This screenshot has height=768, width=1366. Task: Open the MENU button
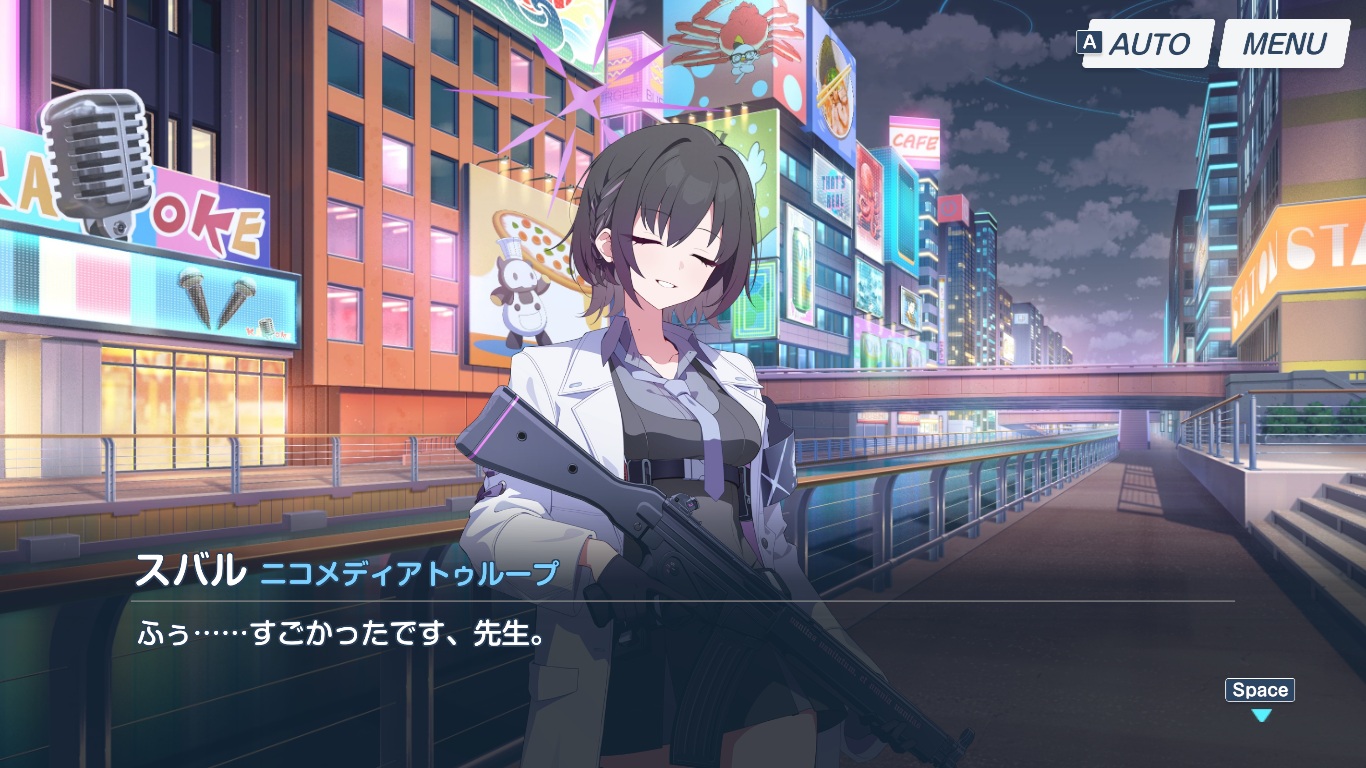pyautogui.click(x=1284, y=44)
